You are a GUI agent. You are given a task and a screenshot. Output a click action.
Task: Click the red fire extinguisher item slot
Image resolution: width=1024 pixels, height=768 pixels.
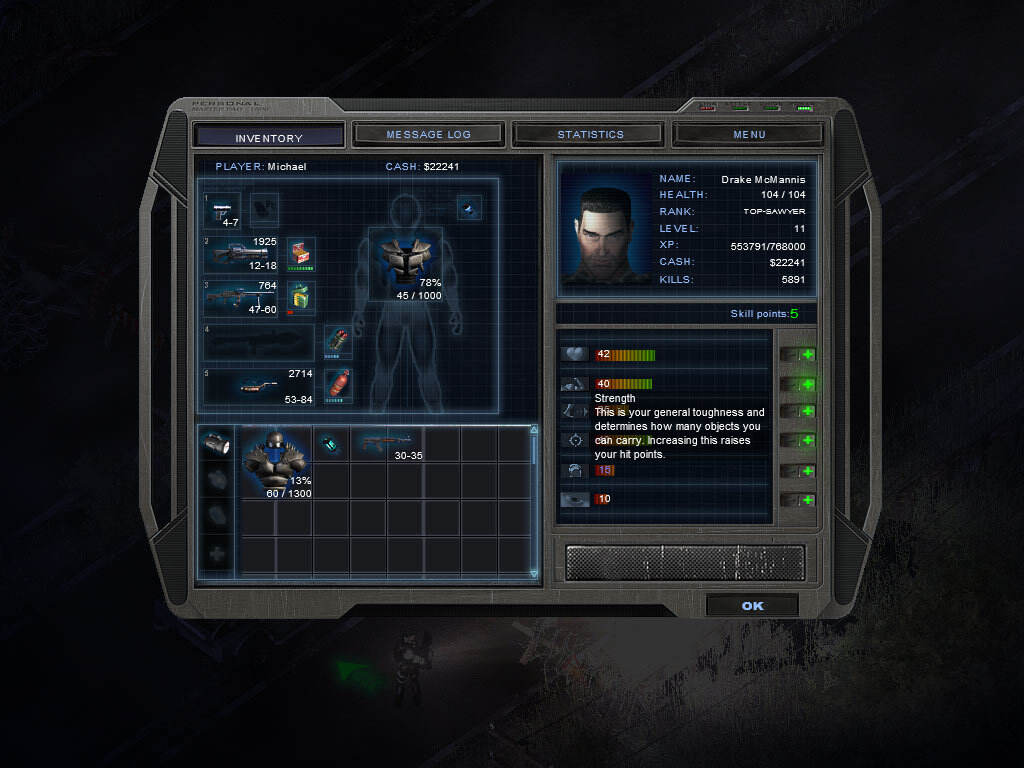tap(338, 384)
